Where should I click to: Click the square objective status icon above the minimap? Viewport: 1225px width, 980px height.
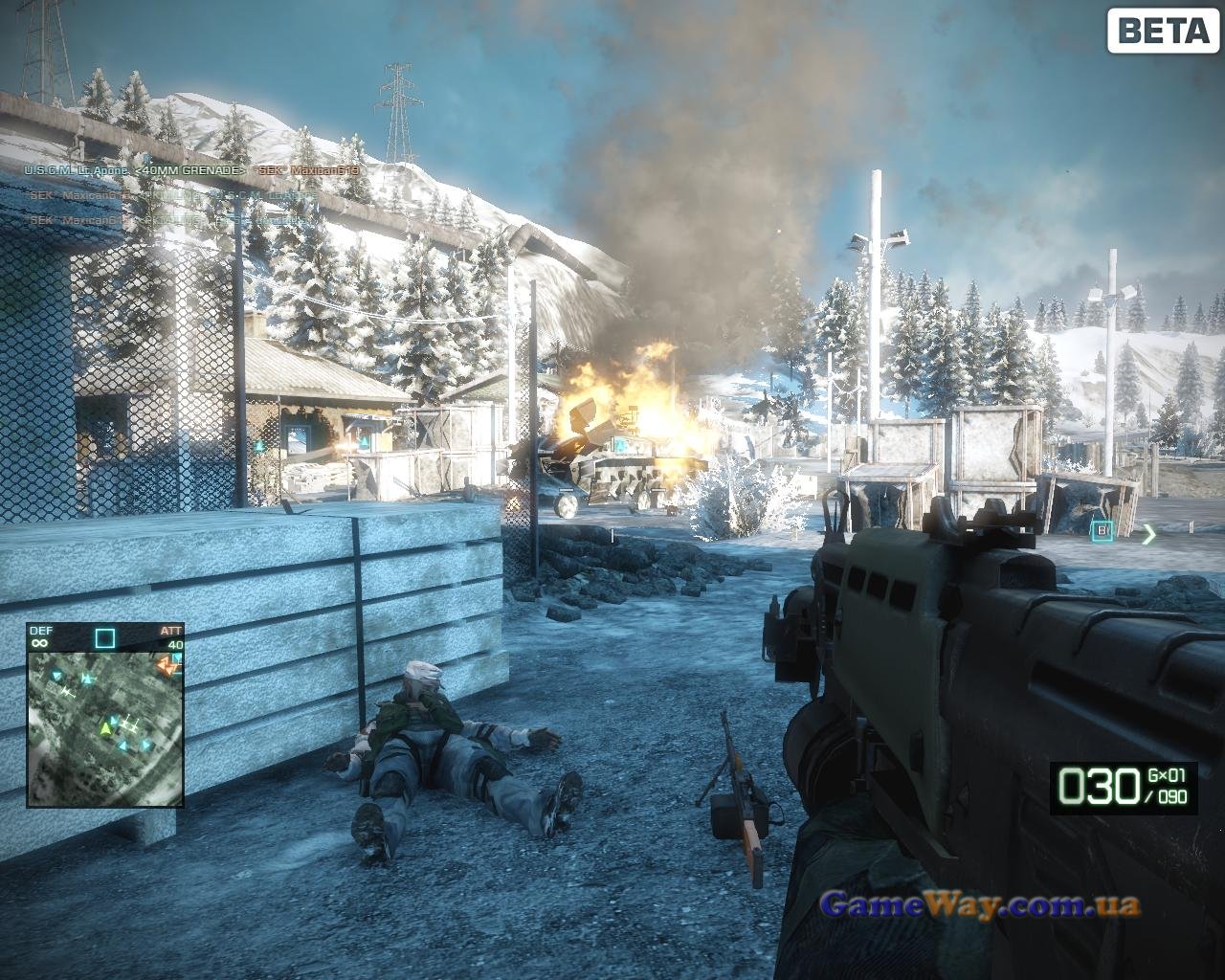[x=104, y=638]
